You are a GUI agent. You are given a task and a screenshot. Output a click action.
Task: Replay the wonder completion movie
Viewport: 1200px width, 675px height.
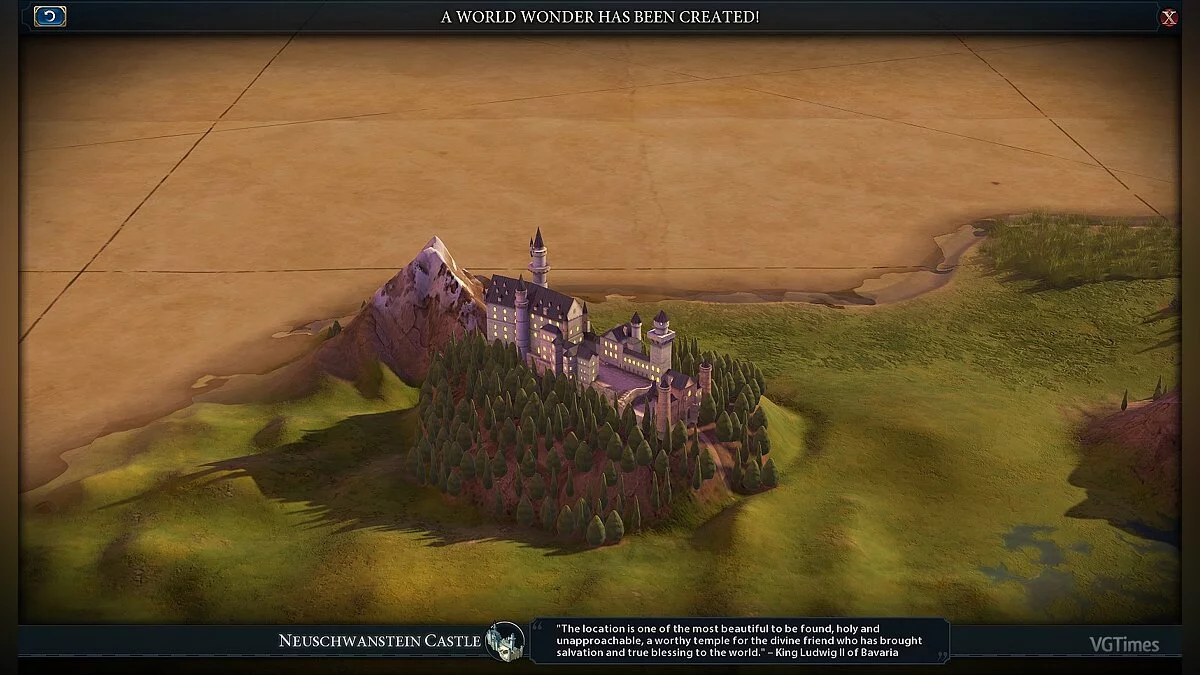[50, 16]
